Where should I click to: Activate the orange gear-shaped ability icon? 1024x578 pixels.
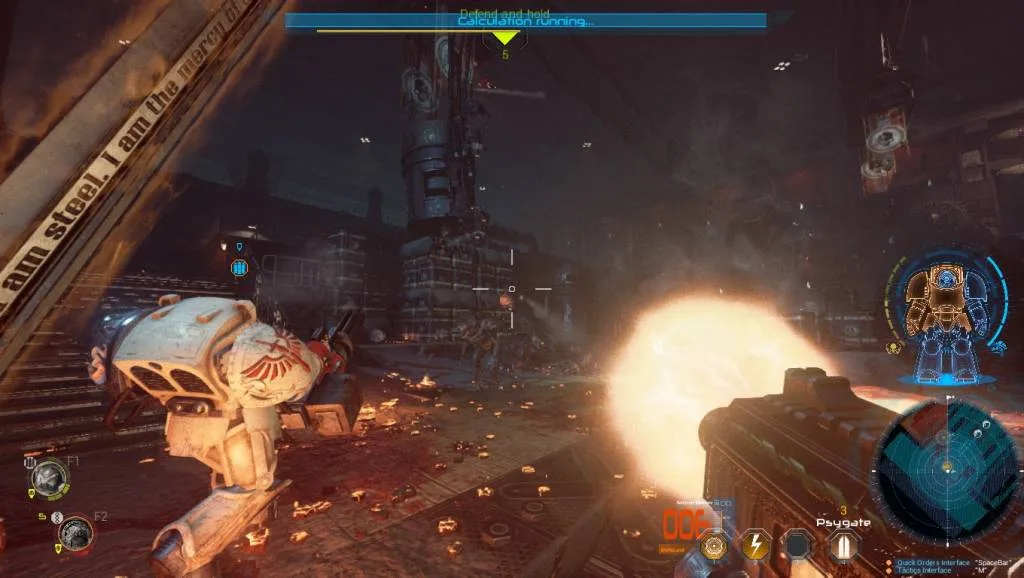[714, 545]
